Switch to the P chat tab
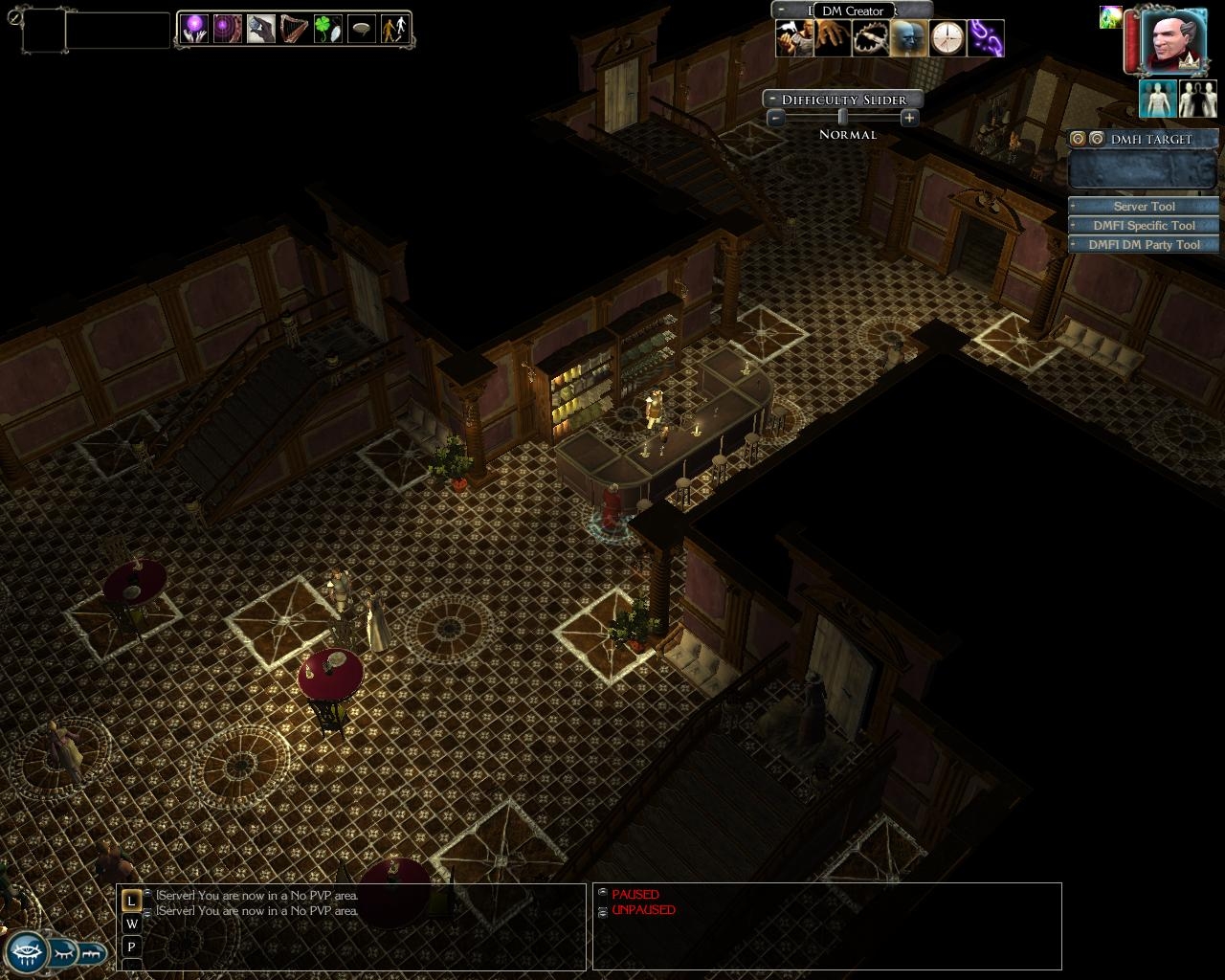The width and height of the screenshot is (1225, 980). tap(131, 947)
